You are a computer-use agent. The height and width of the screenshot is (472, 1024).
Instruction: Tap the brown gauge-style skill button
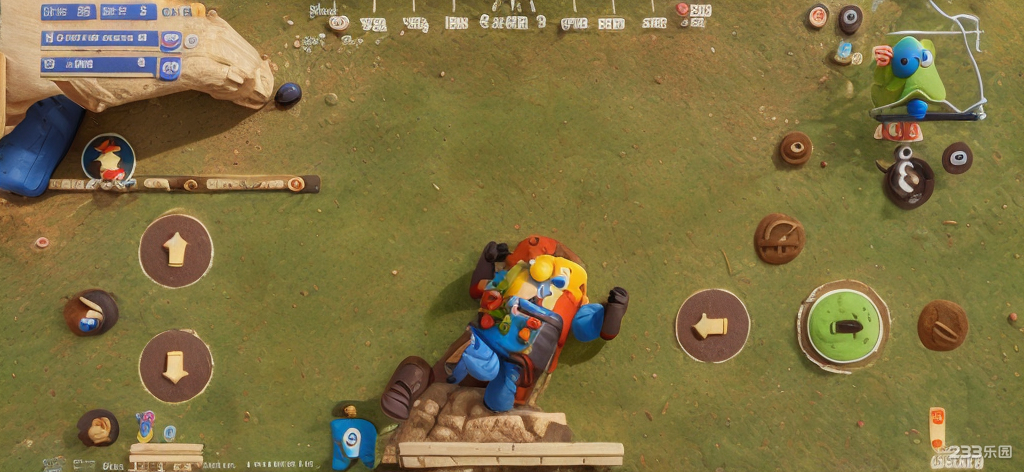pos(779,239)
